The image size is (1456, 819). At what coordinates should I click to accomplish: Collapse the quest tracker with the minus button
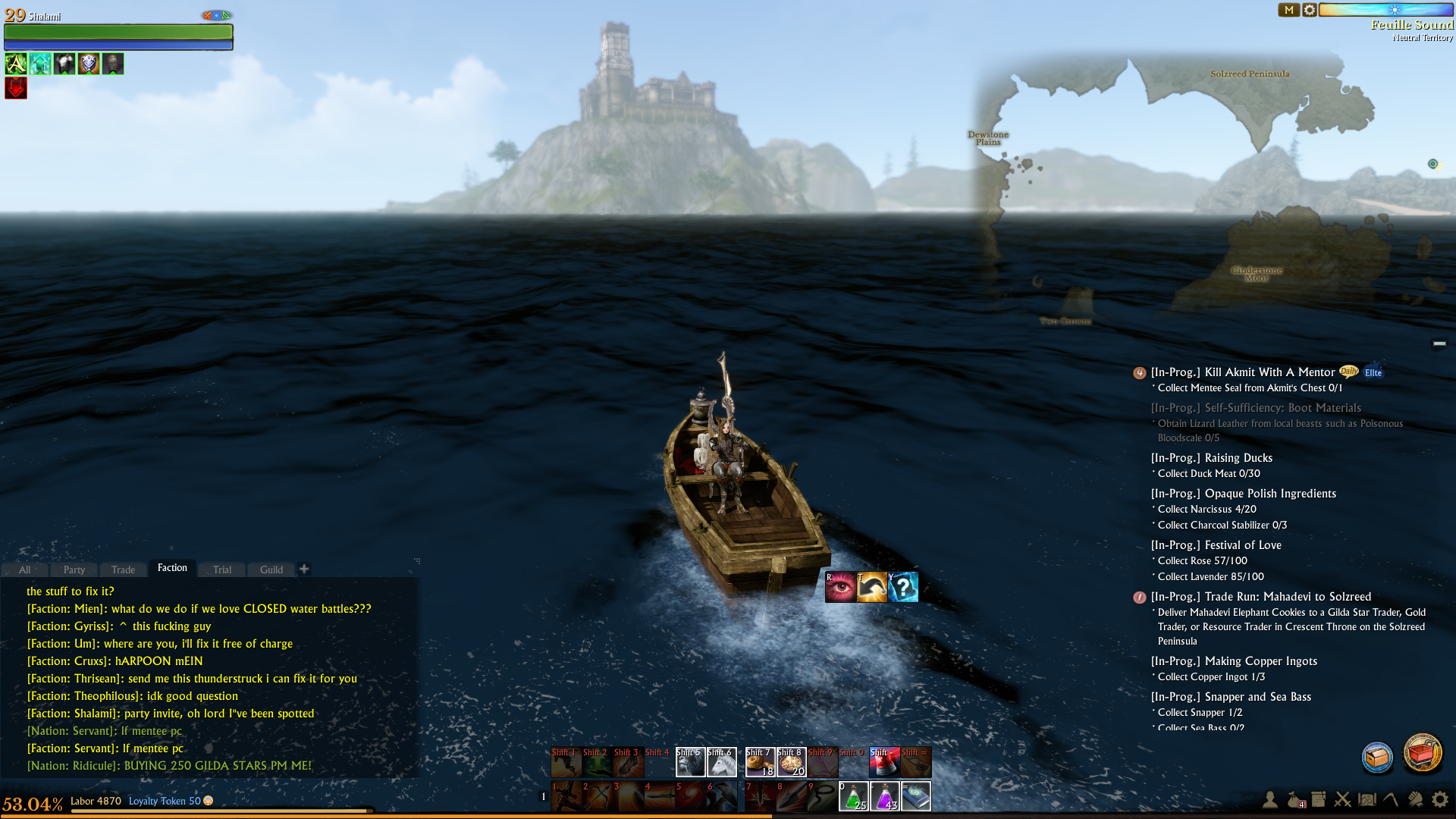click(x=1439, y=344)
